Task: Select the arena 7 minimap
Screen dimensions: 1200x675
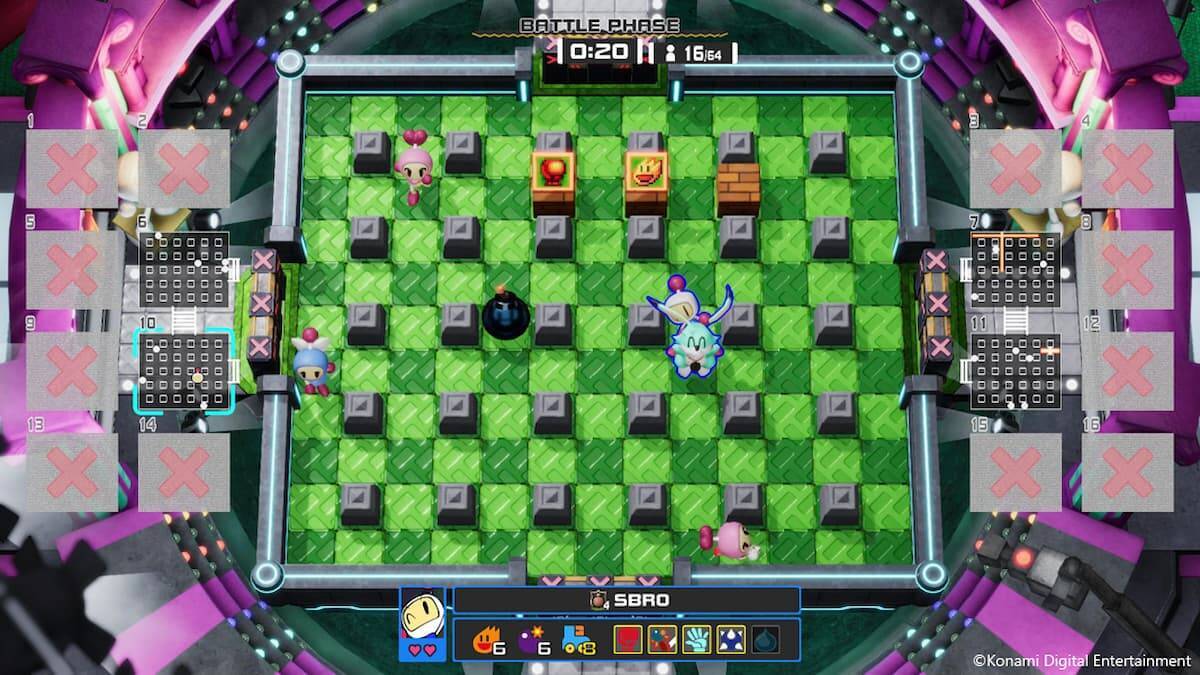Action: pos(1015,270)
